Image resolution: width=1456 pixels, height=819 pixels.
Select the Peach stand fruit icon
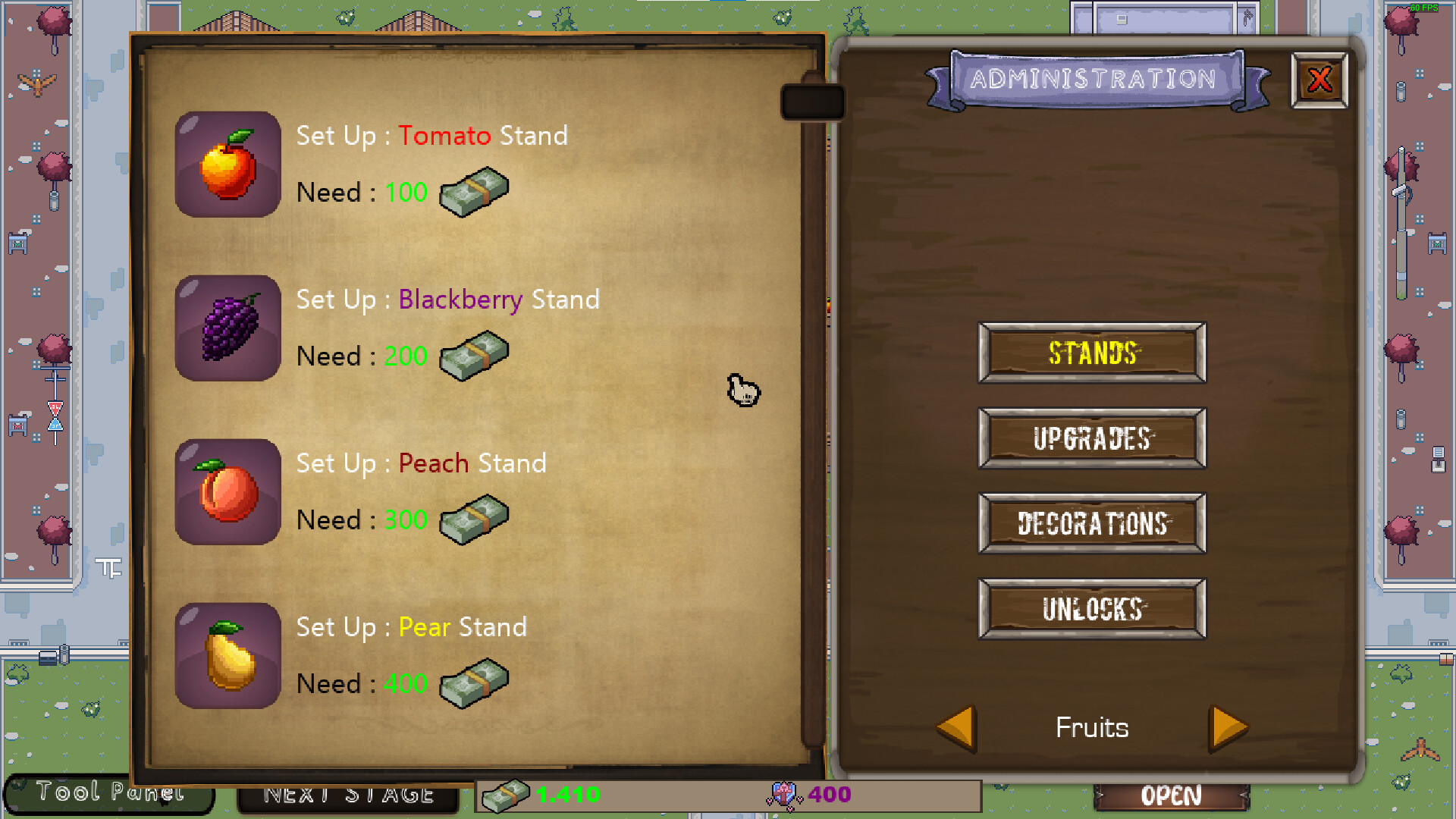(x=227, y=491)
